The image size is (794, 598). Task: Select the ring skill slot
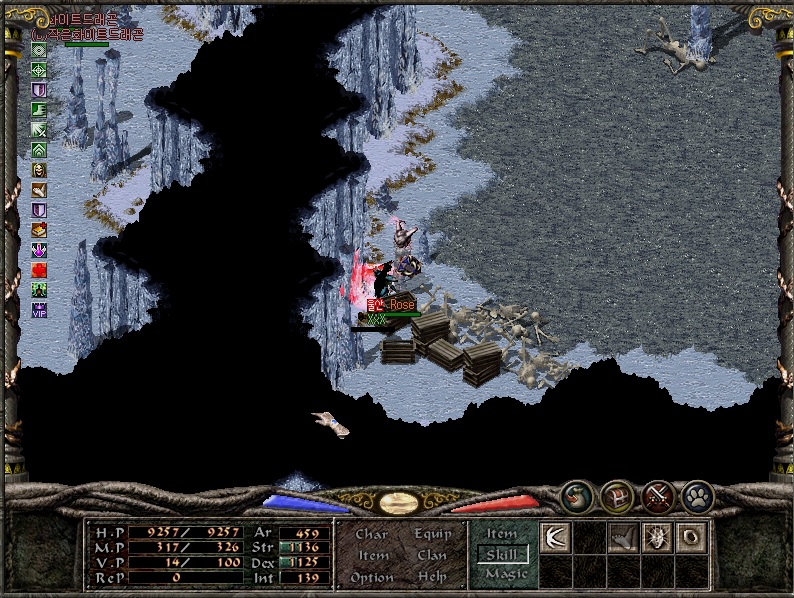click(x=691, y=538)
